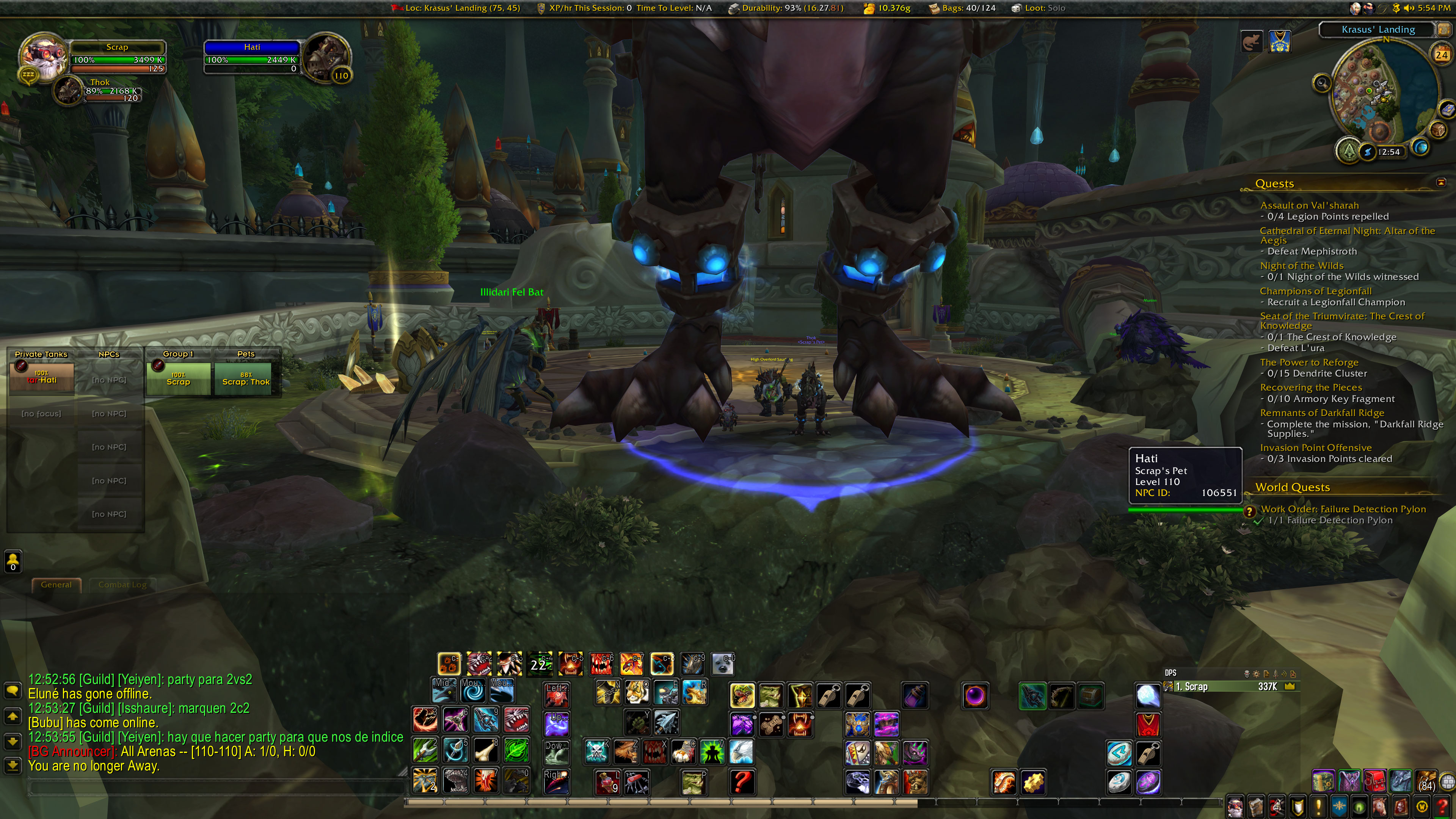Screen dimensions: 1456x819
Task: Switch to the Combat Log chat tab
Action: click(x=122, y=584)
